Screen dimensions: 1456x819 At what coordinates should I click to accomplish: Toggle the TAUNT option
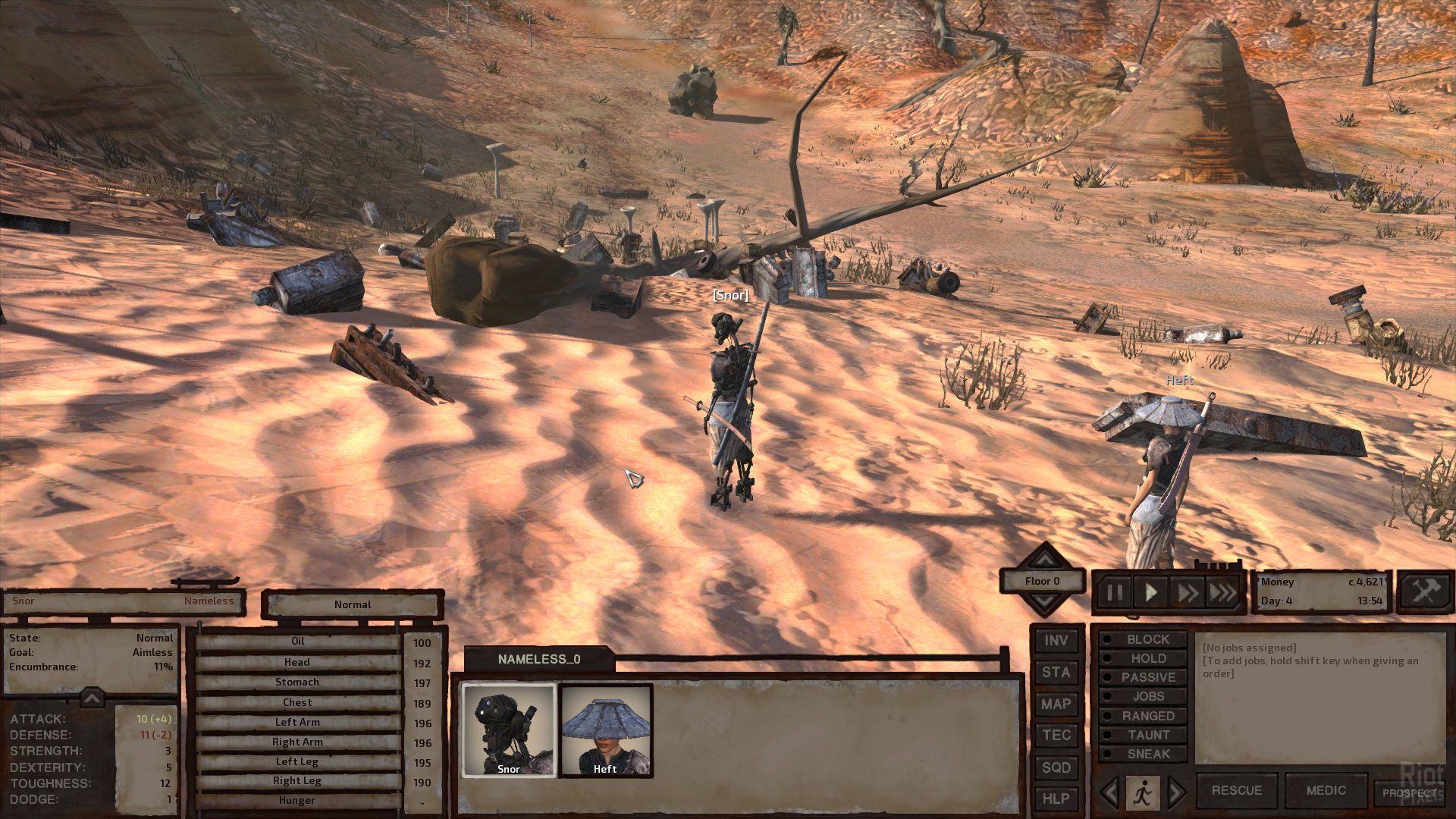(x=1143, y=735)
